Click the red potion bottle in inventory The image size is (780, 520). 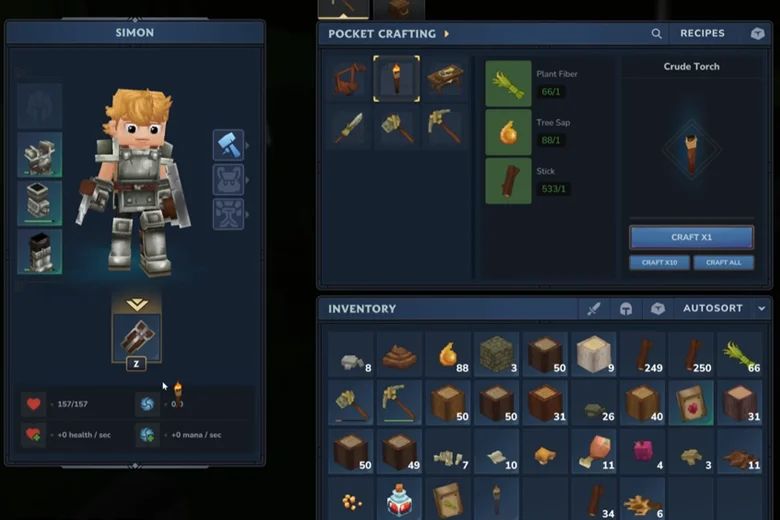399,499
